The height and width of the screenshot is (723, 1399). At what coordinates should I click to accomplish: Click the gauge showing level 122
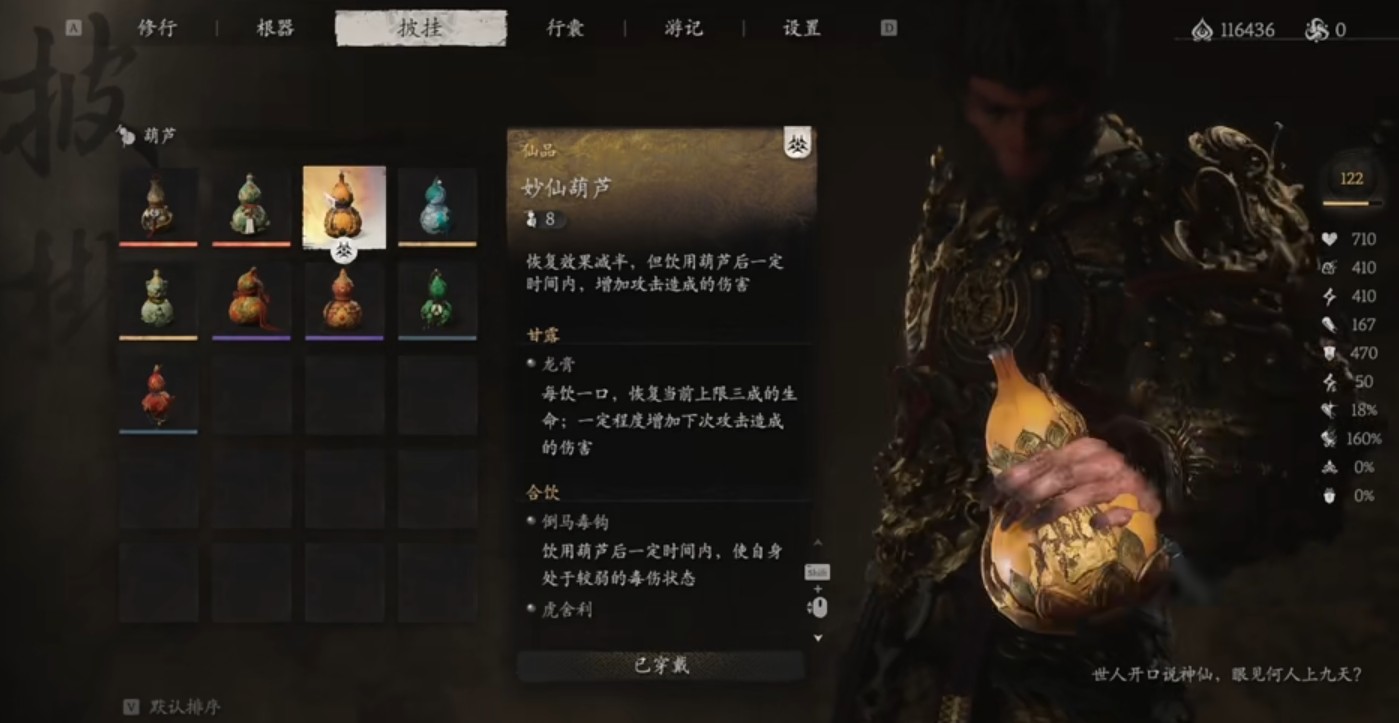(x=1350, y=177)
